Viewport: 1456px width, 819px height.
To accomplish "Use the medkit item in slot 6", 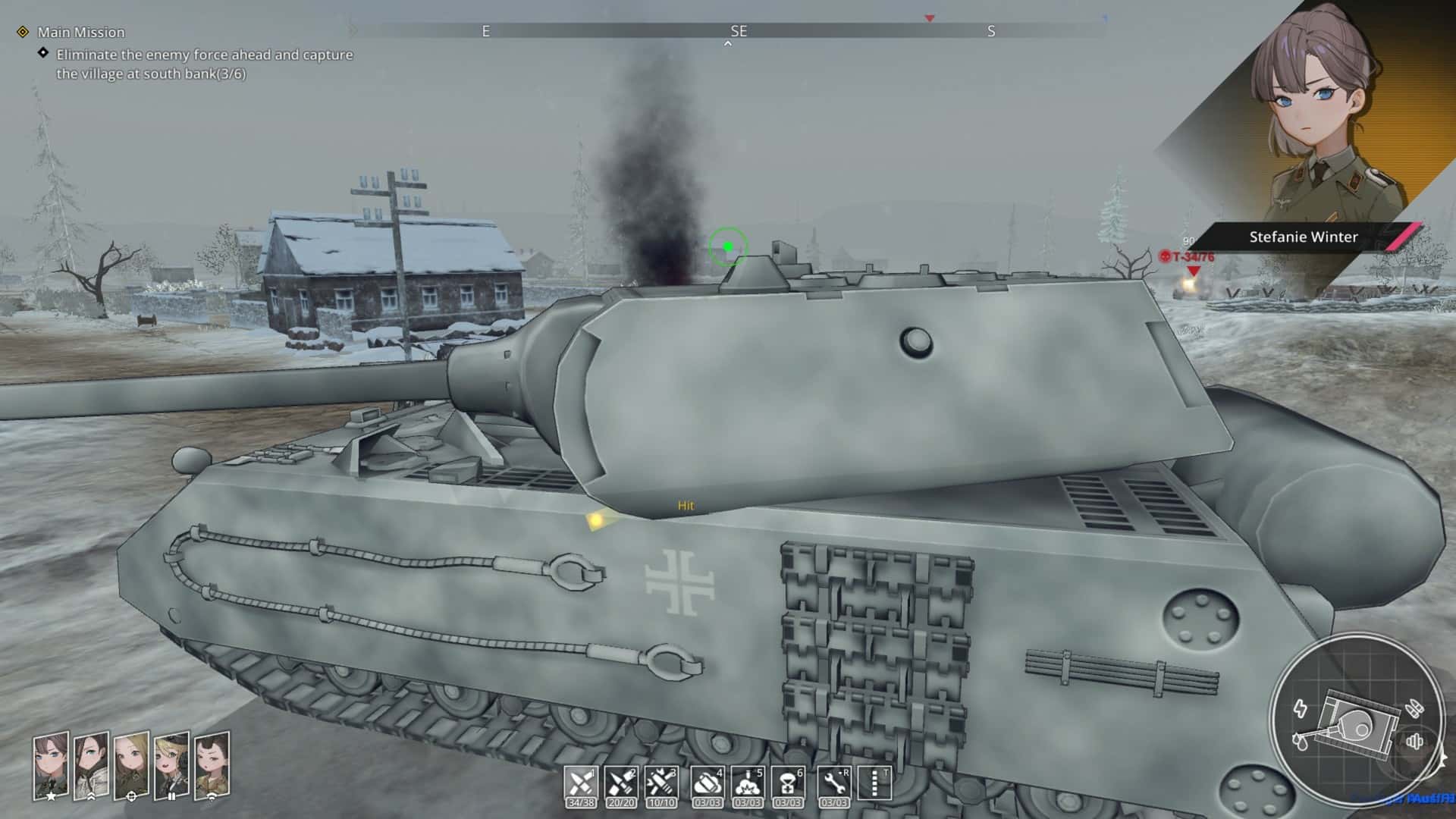I will 789,780.
